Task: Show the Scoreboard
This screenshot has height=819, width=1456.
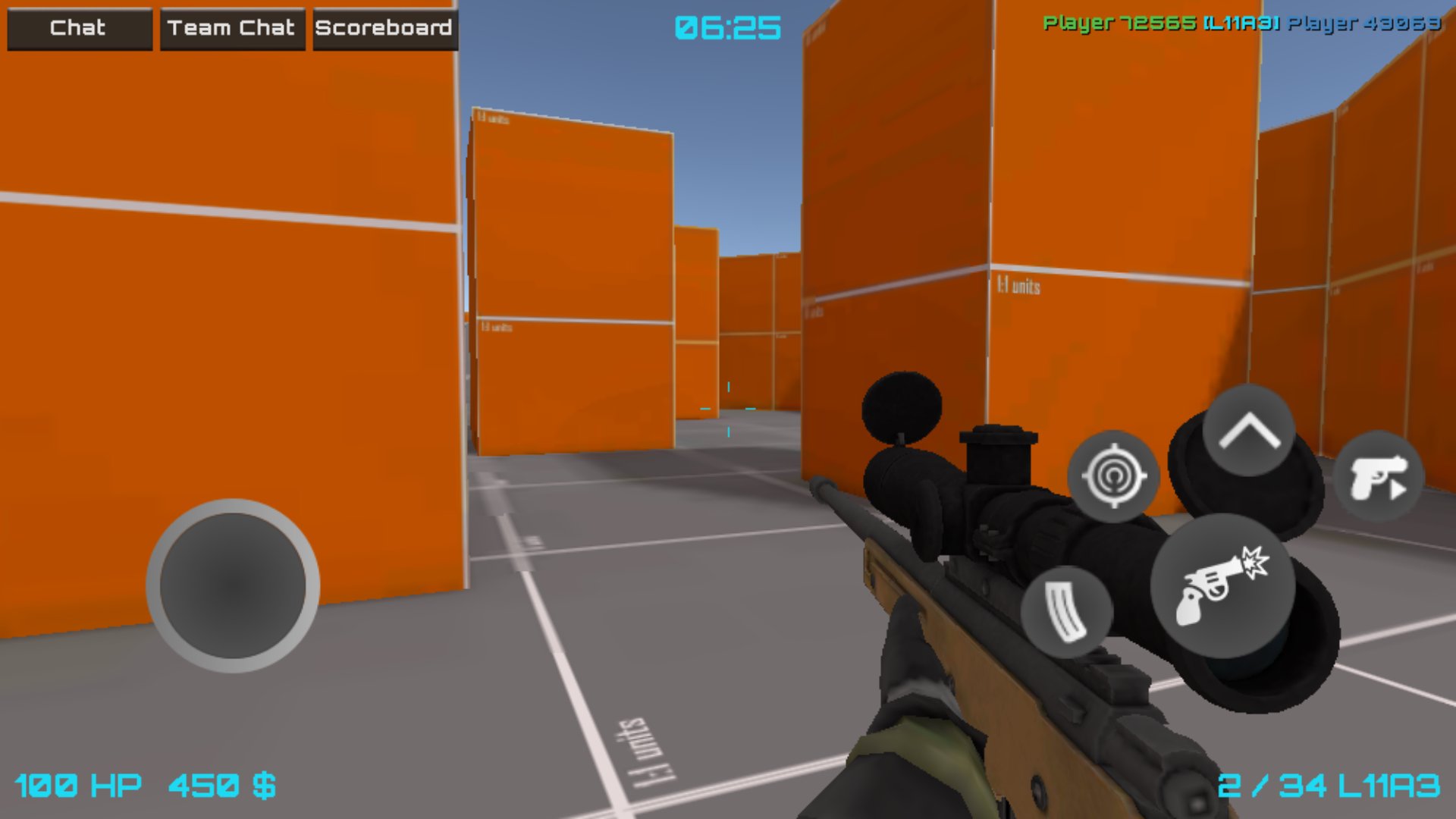Action: 385,29
